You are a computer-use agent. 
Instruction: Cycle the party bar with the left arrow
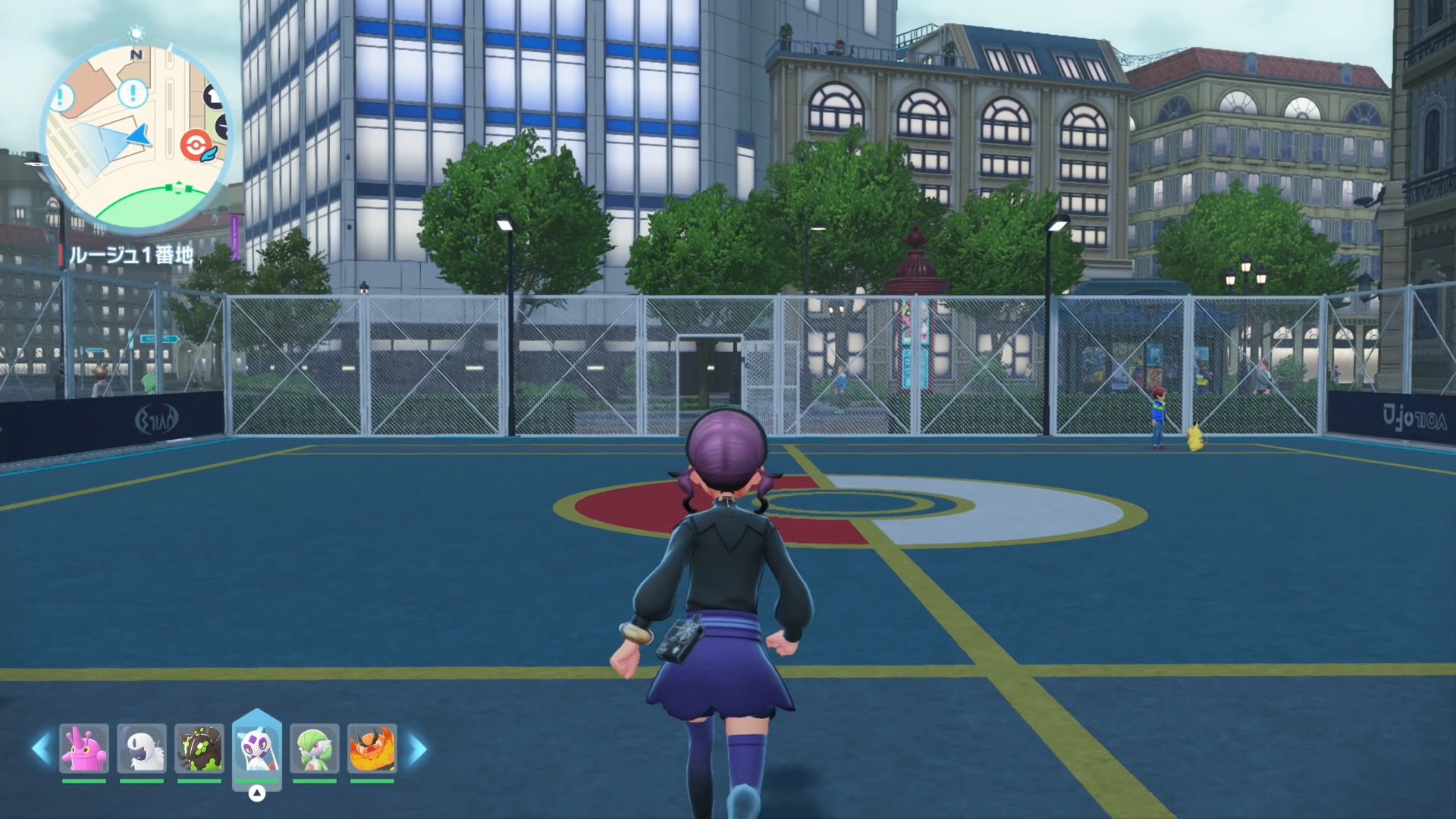coord(41,749)
